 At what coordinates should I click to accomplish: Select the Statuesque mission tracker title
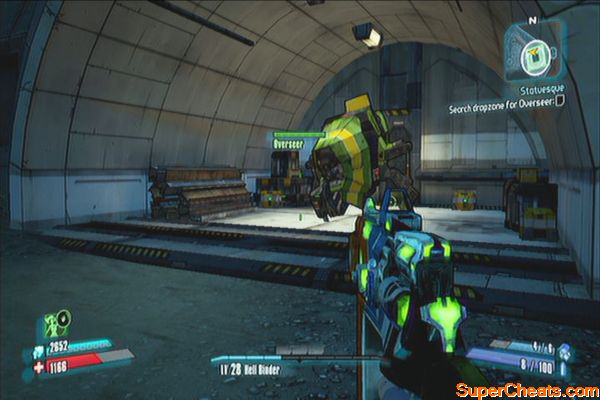pyautogui.click(x=539, y=87)
